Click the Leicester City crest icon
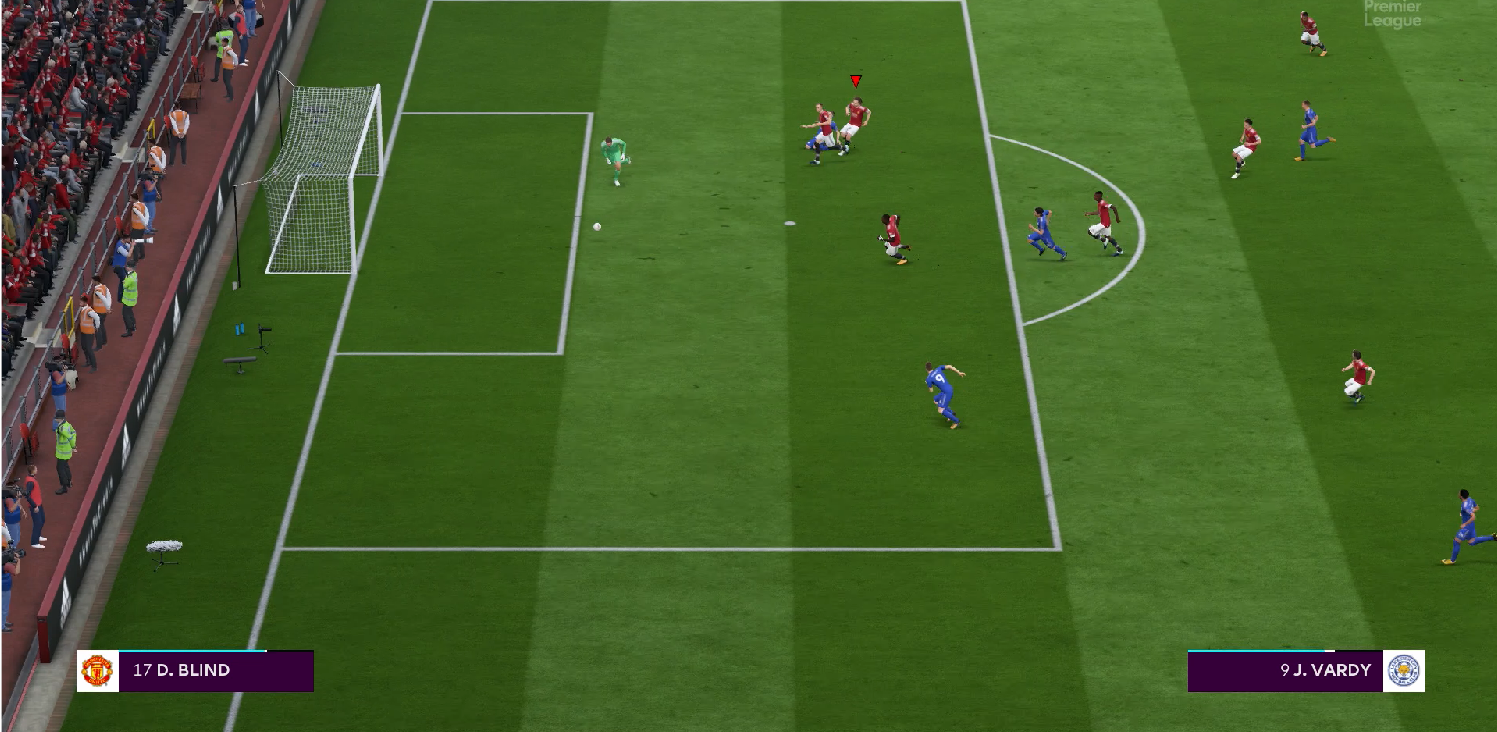The image size is (1497, 732). [1404, 671]
